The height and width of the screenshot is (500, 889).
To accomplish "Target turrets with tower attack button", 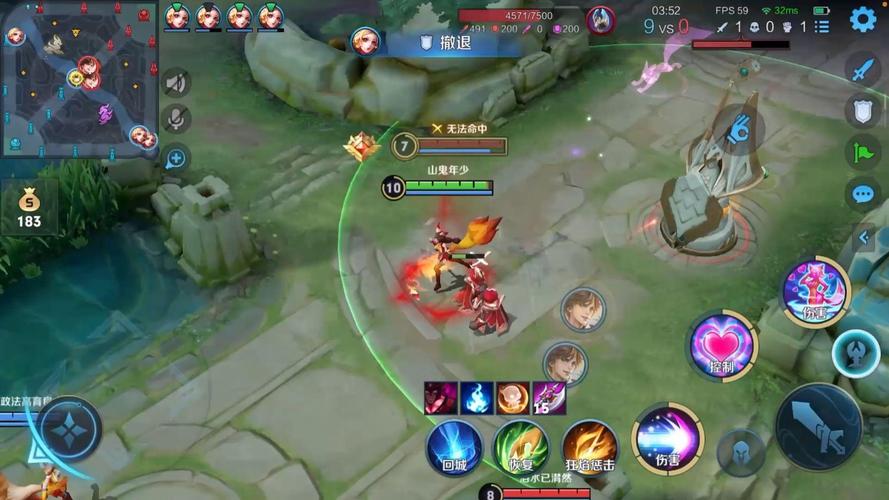I will point(856,352).
